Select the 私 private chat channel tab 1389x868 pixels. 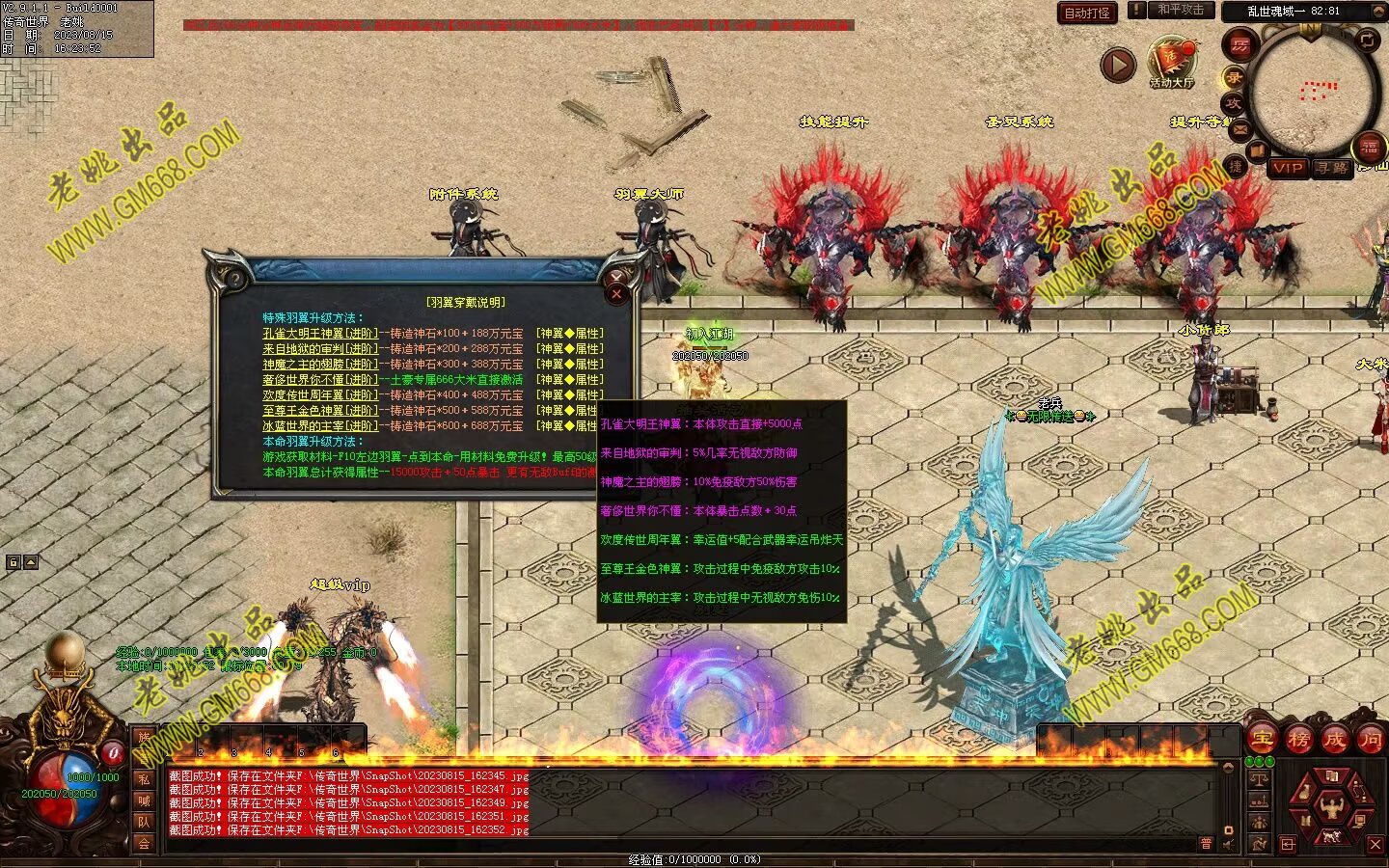pos(144,779)
